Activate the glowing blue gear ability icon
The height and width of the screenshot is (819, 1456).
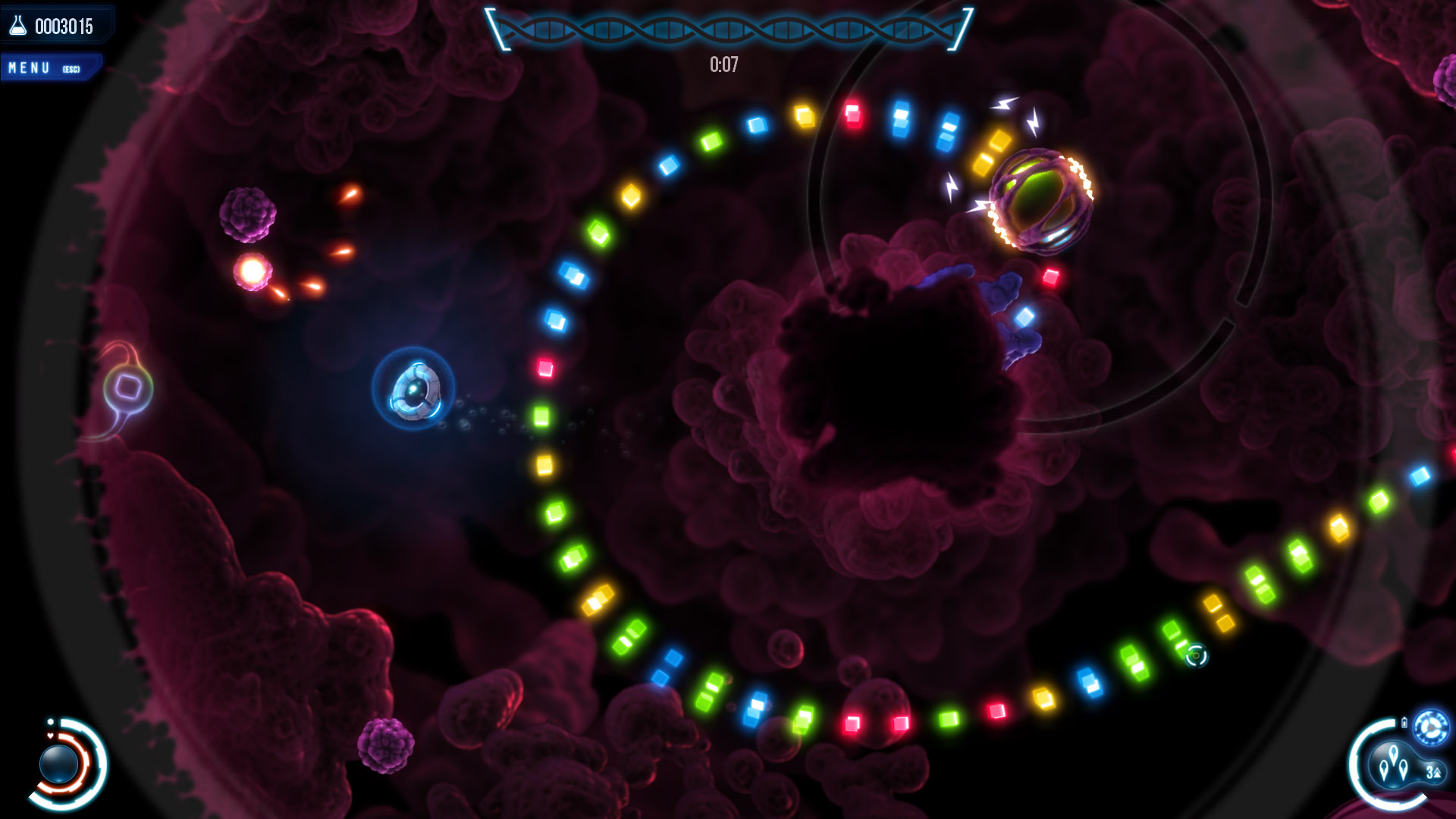pyautogui.click(x=1431, y=728)
